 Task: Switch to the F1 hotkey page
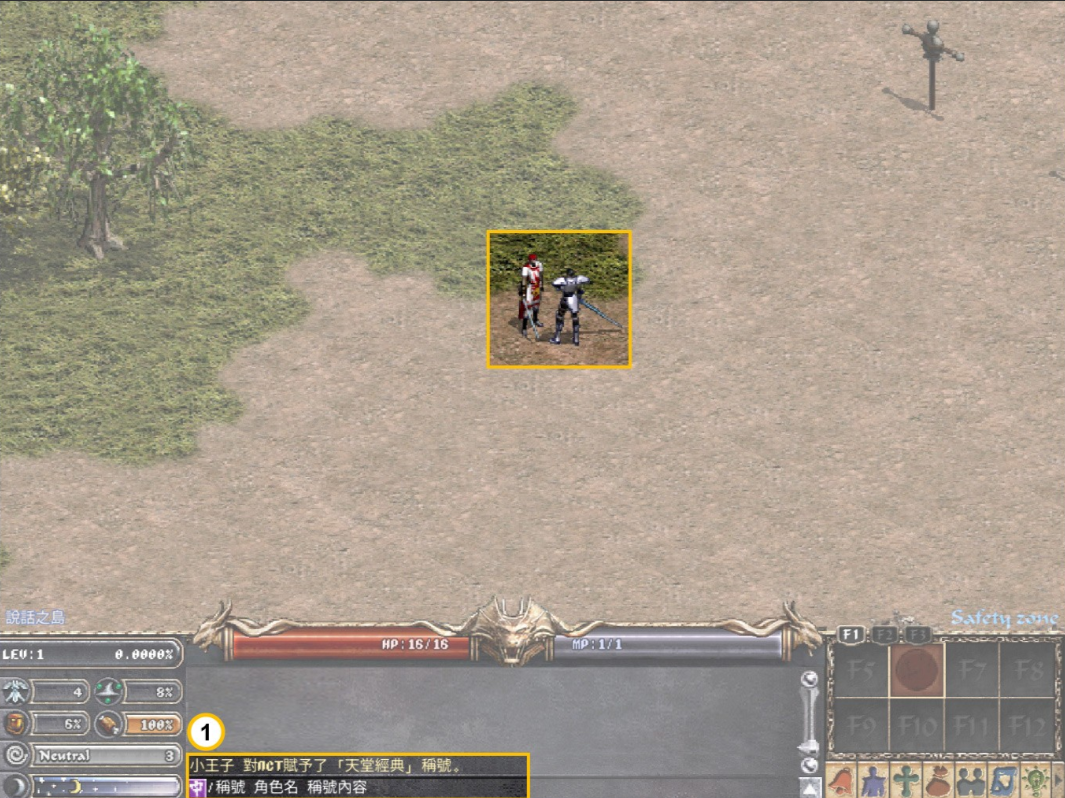[x=851, y=634]
